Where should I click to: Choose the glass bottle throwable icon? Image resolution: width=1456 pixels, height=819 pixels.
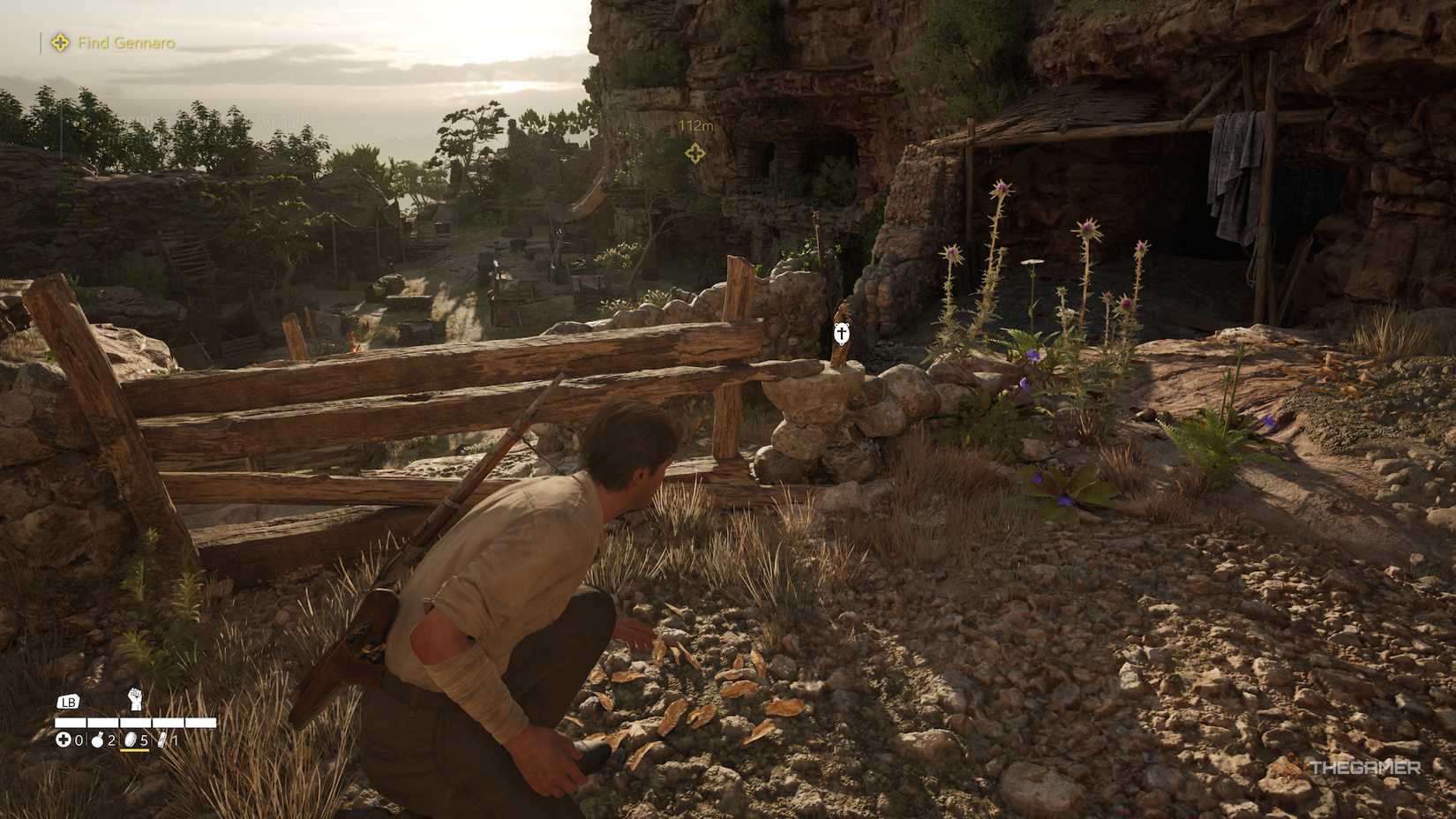click(x=163, y=740)
